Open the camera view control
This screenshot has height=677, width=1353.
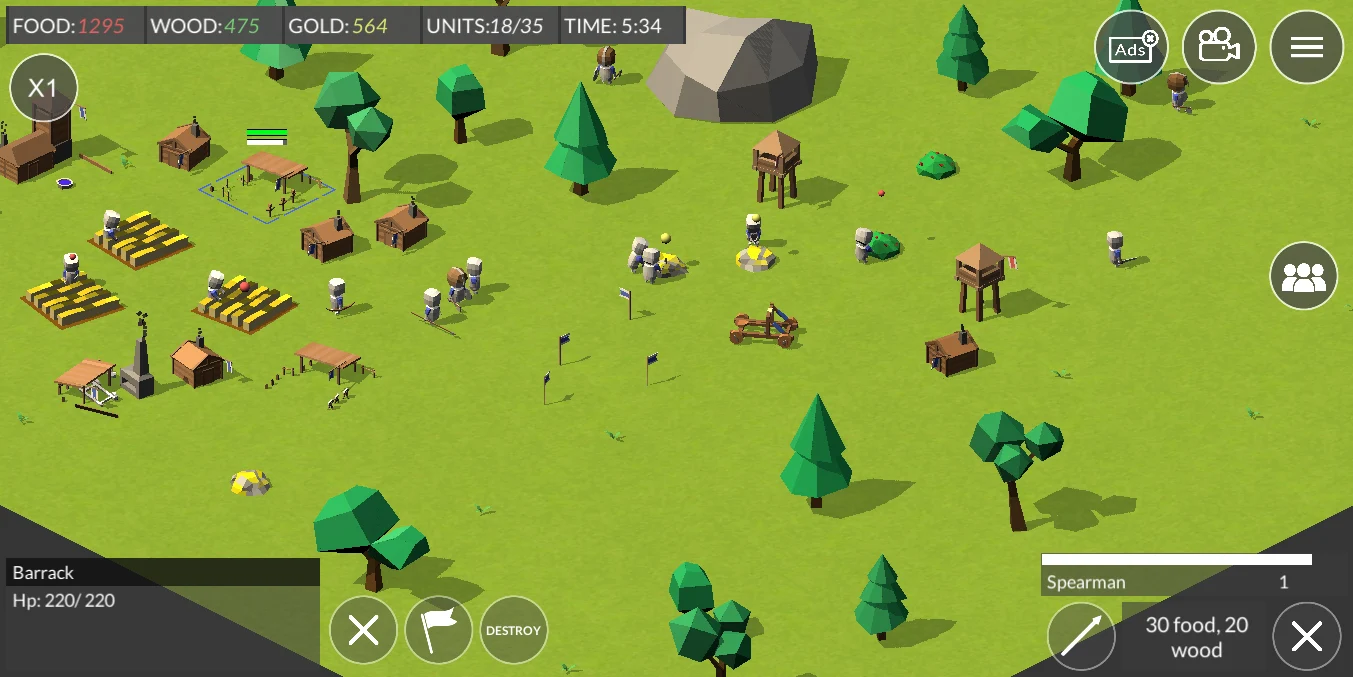pyautogui.click(x=1218, y=47)
